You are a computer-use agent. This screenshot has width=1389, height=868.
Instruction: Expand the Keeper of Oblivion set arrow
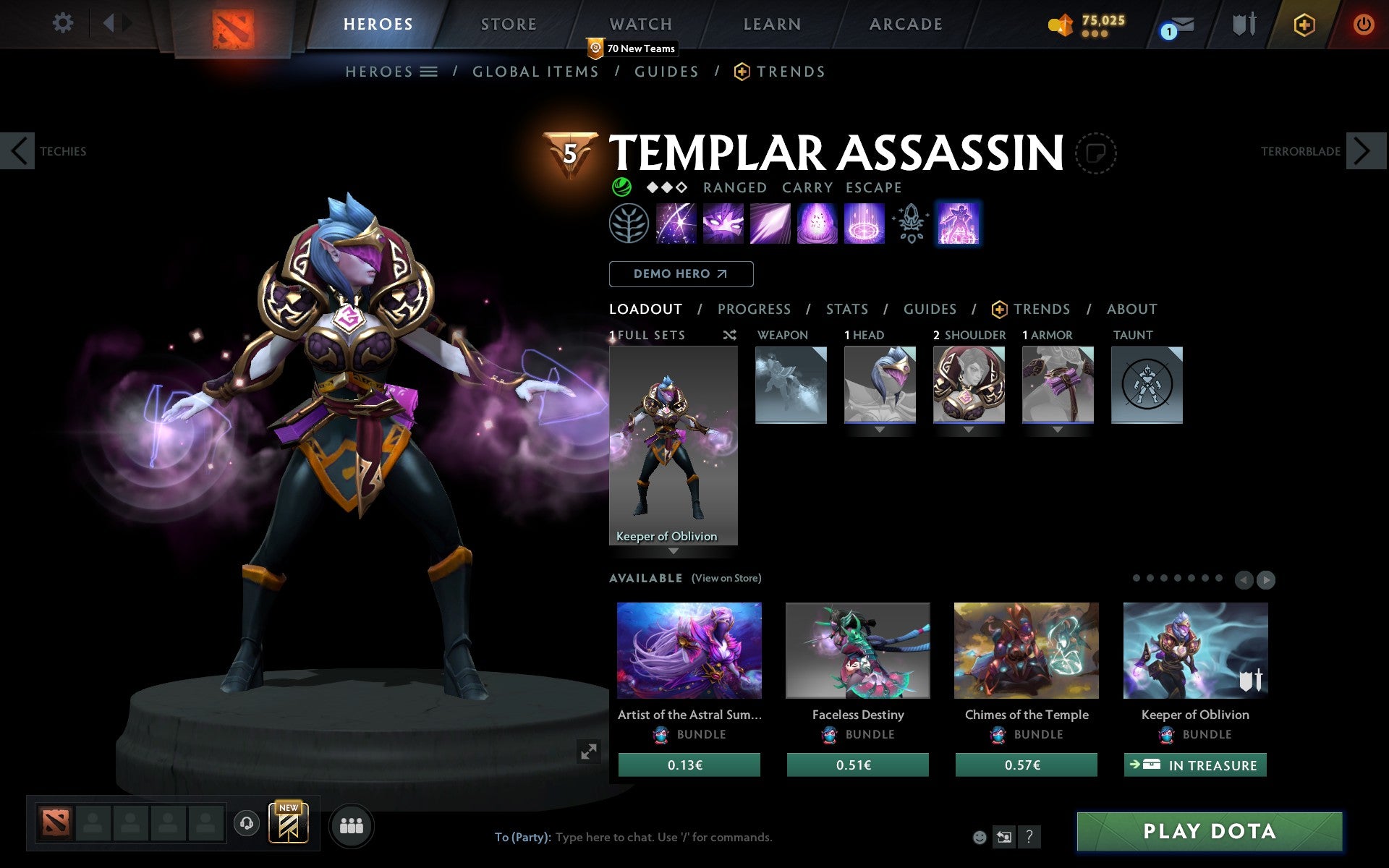674,551
